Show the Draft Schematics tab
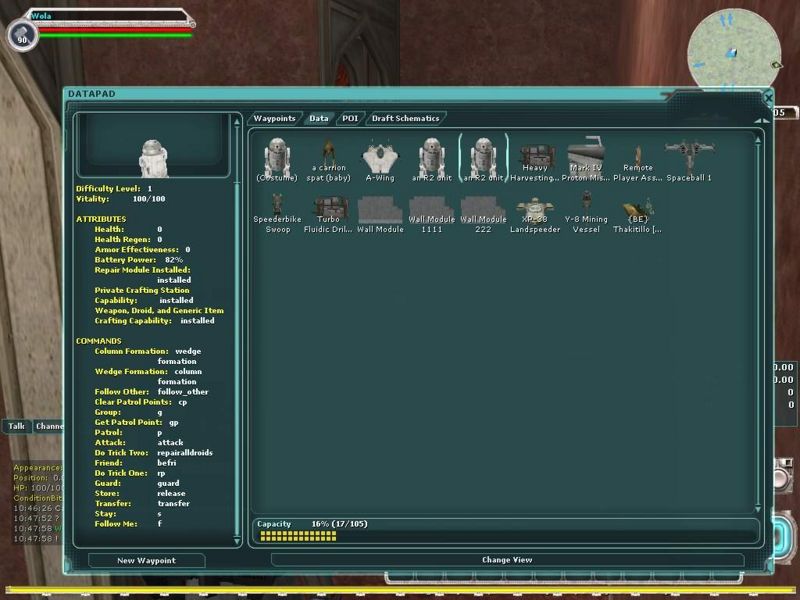800x600 pixels. [405, 118]
